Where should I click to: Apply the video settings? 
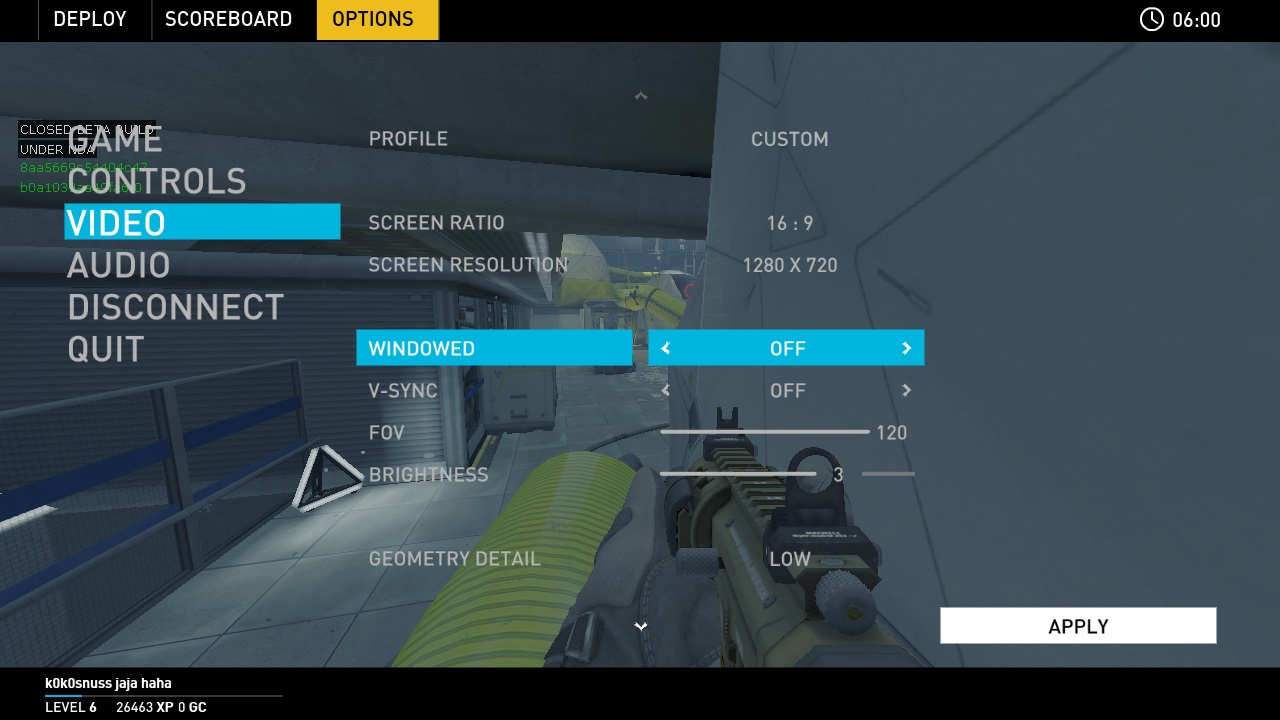coord(1077,626)
